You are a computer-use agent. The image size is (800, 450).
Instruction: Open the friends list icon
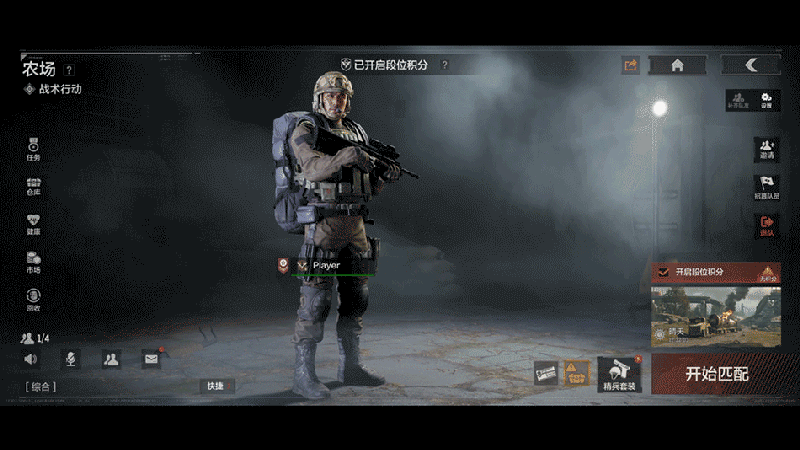coord(111,359)
